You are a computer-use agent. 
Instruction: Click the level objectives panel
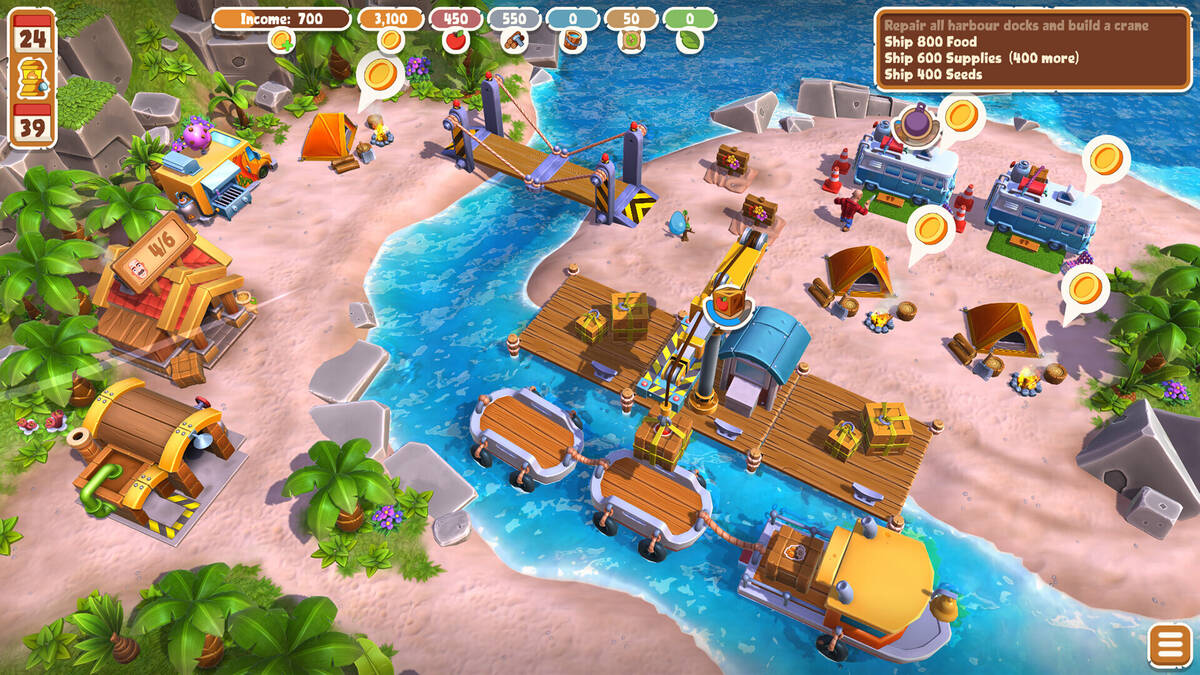coord(1033,50)
